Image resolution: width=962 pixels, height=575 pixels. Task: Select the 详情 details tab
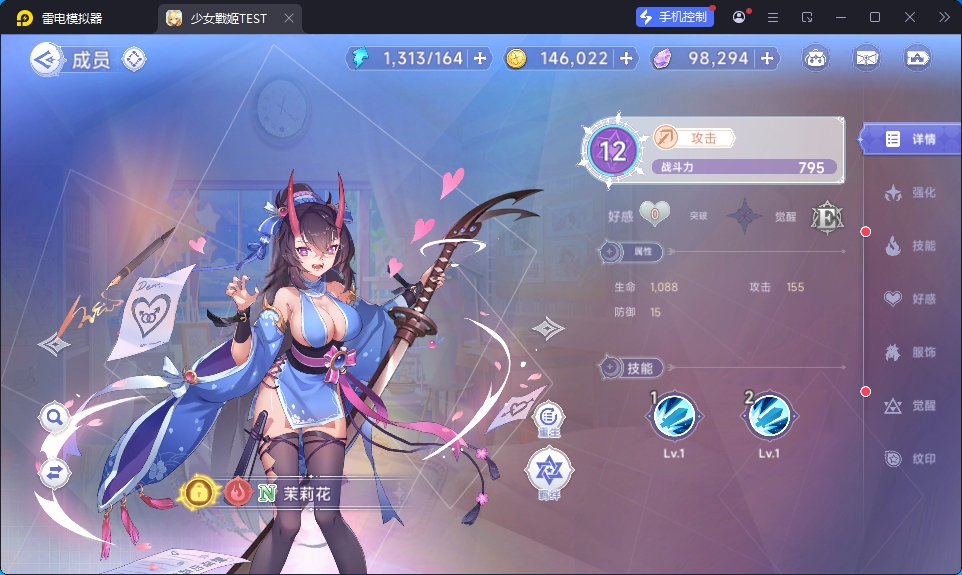910,139
